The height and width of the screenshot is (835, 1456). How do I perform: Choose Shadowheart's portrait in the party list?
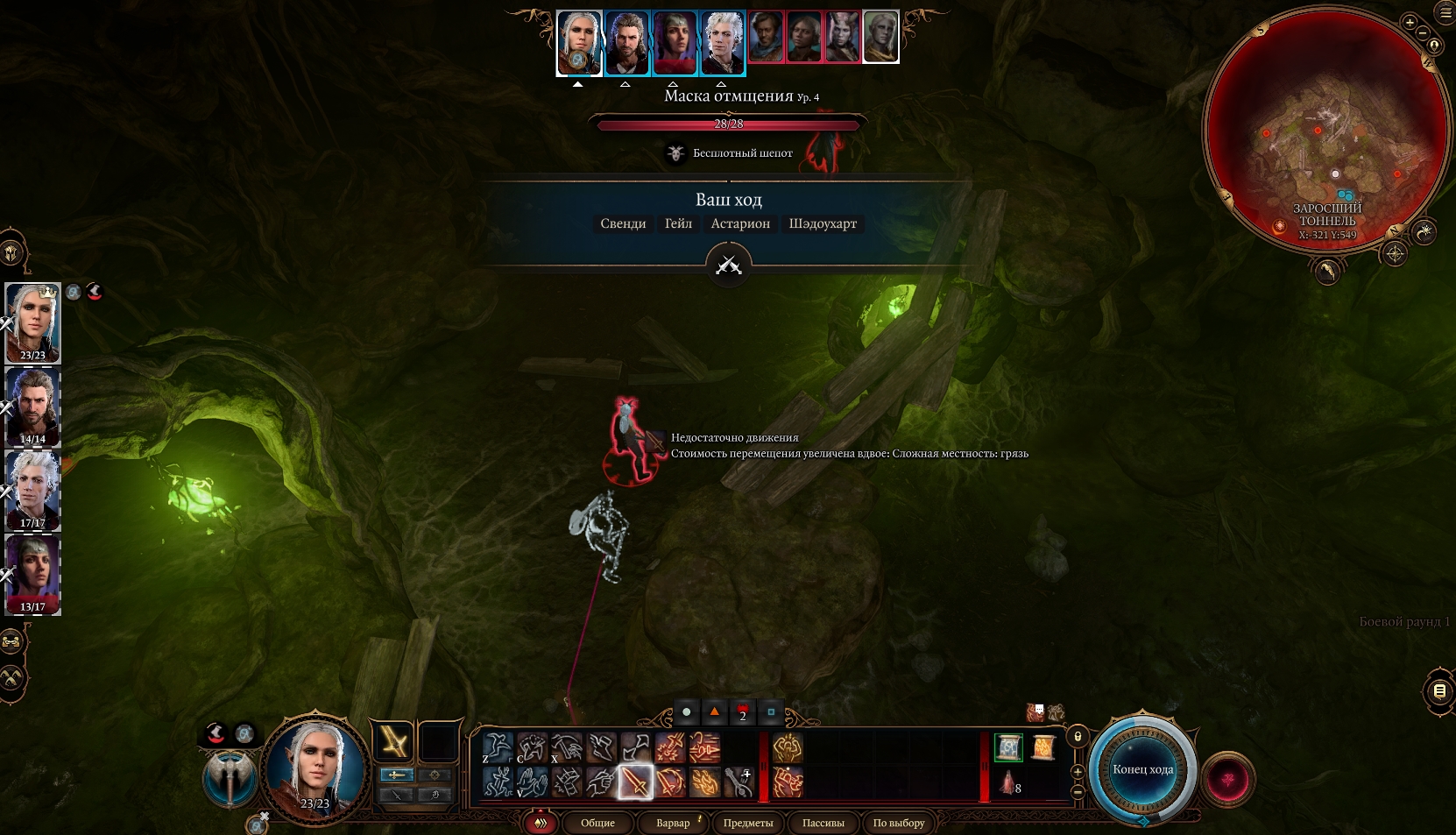tap(33, 574)
